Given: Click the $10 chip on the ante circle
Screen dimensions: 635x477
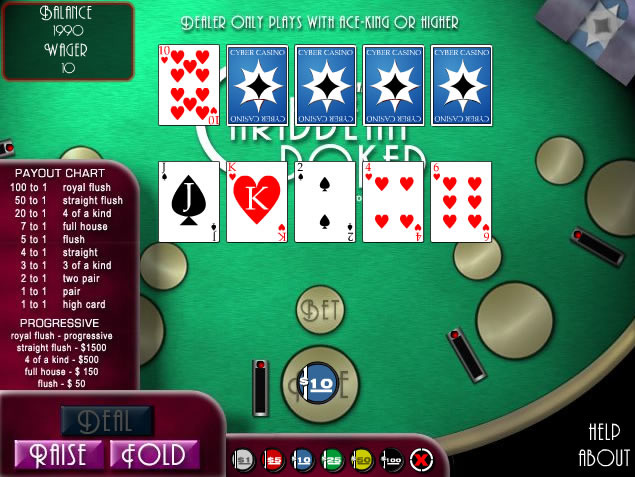Looking at the screenshot, I should coord(319,384).
